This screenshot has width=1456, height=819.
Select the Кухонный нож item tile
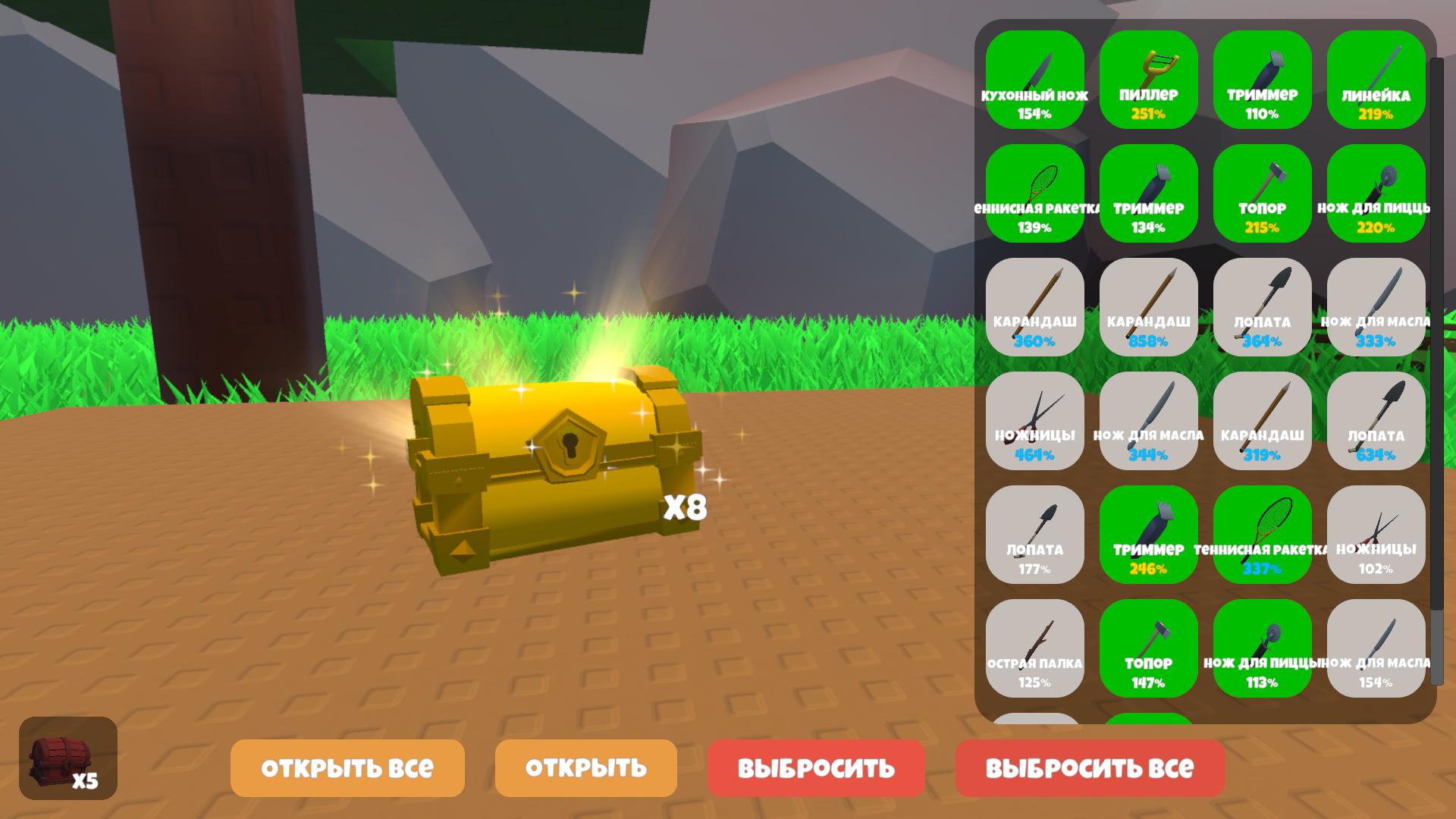tap(1035, 80)
